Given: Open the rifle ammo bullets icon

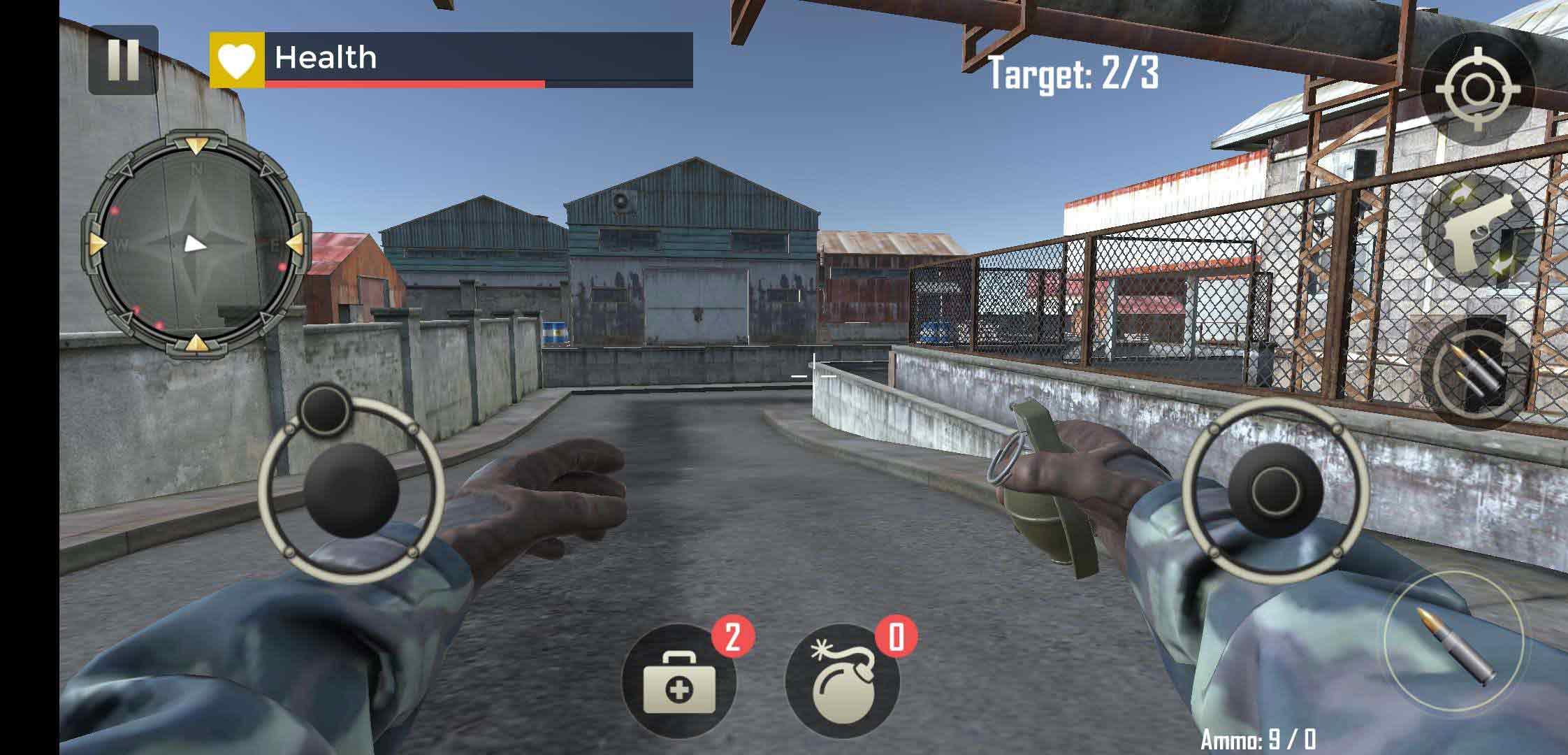Looking at the screenshot, I should point(1476,371).
